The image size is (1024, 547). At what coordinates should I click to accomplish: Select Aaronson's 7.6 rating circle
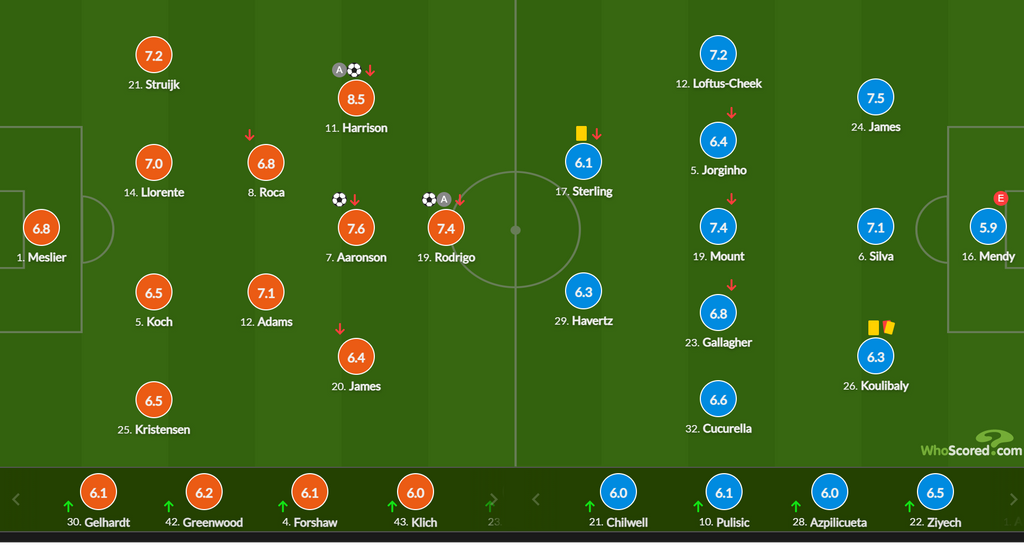(x=356, y=228)
